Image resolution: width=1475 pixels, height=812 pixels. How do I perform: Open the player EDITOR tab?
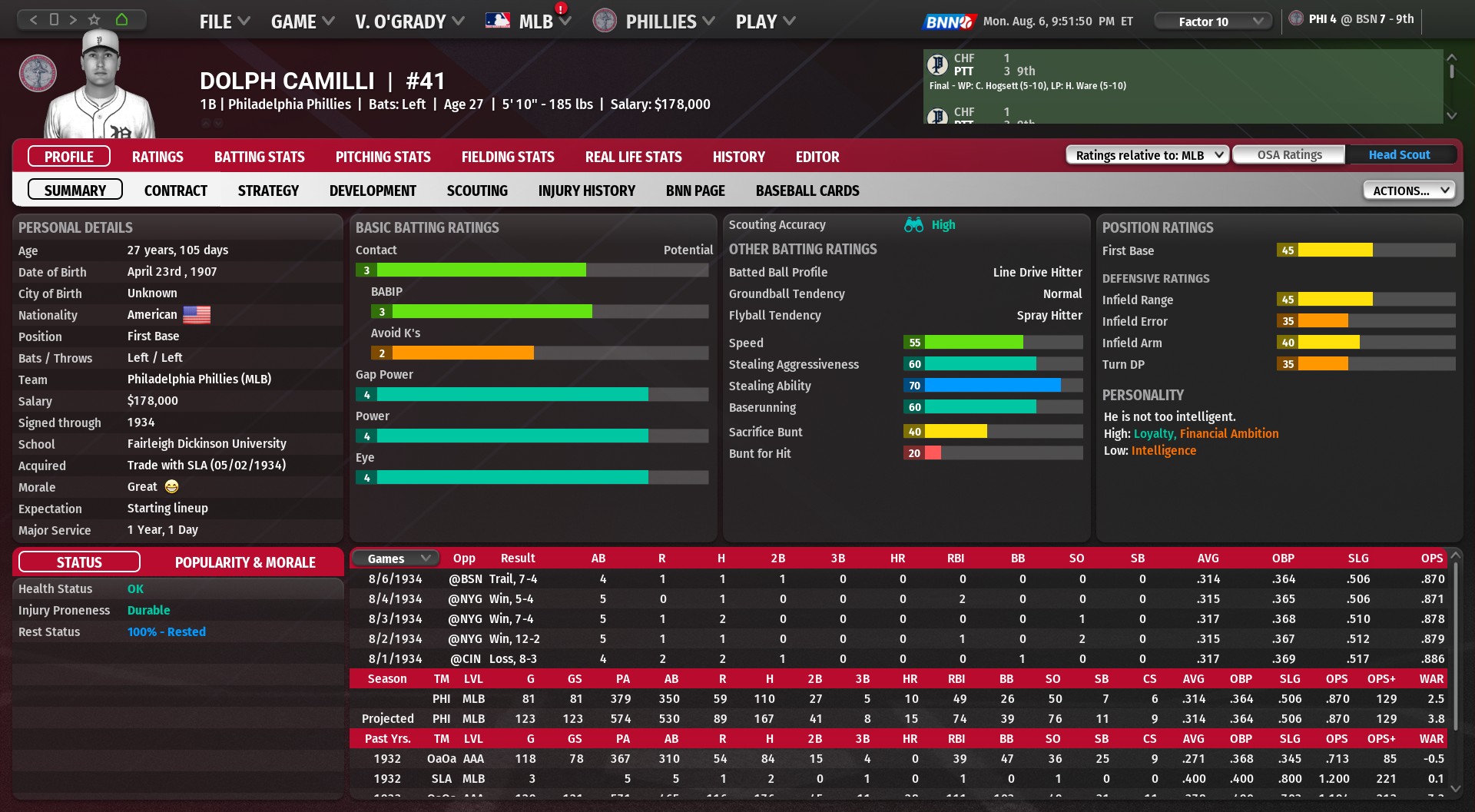(817, 157)
